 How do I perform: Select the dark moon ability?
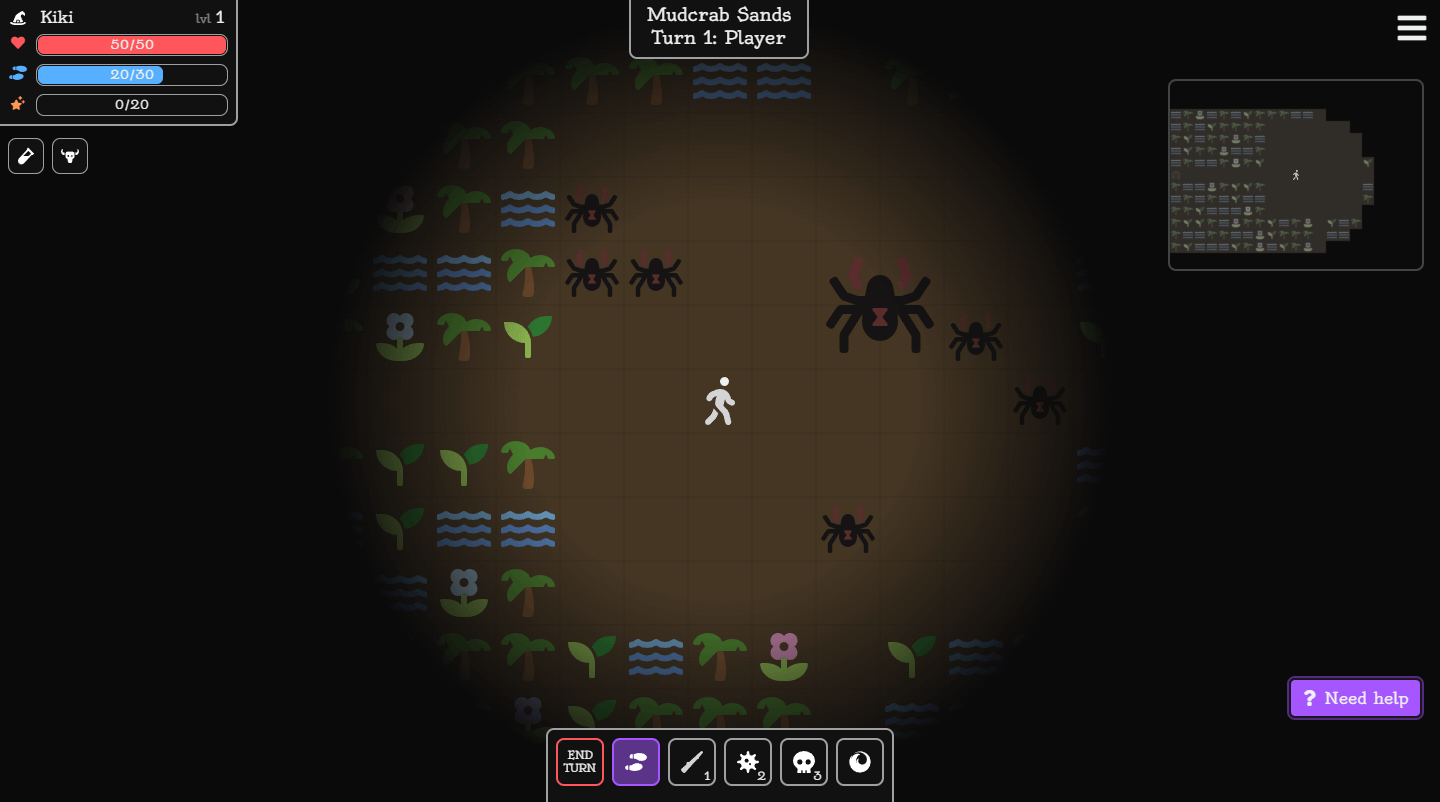[859, 762]
